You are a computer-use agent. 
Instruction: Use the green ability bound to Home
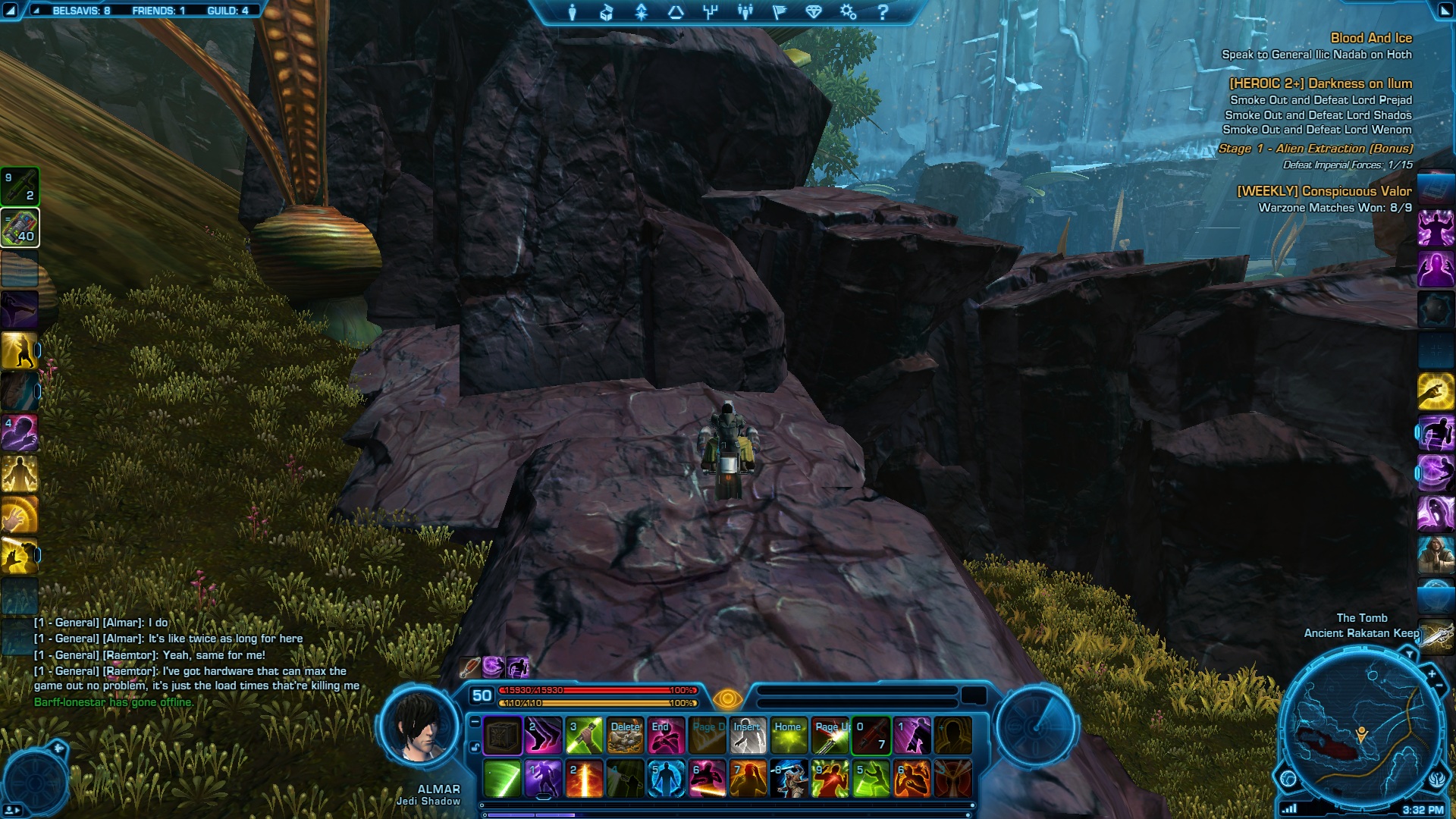789,736
